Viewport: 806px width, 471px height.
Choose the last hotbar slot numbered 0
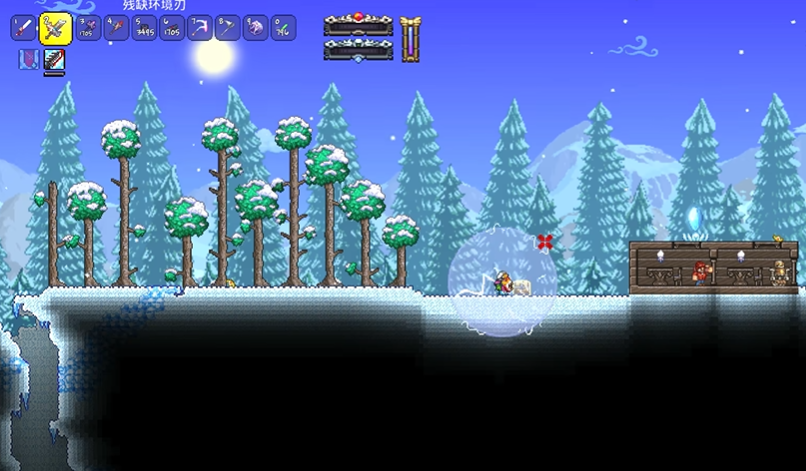click(x=283, y=28)
